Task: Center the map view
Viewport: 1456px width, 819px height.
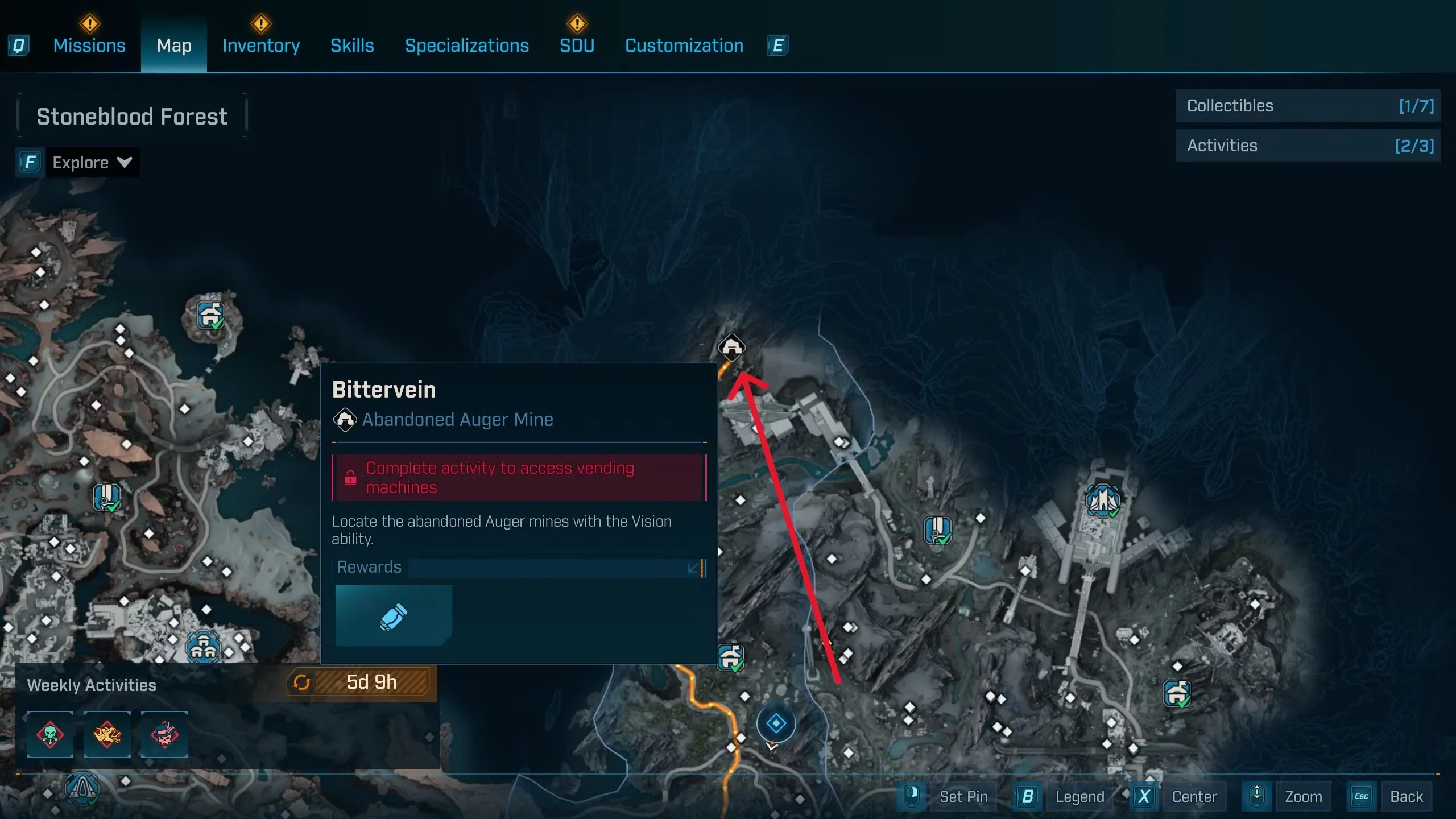Action: 1194,796
